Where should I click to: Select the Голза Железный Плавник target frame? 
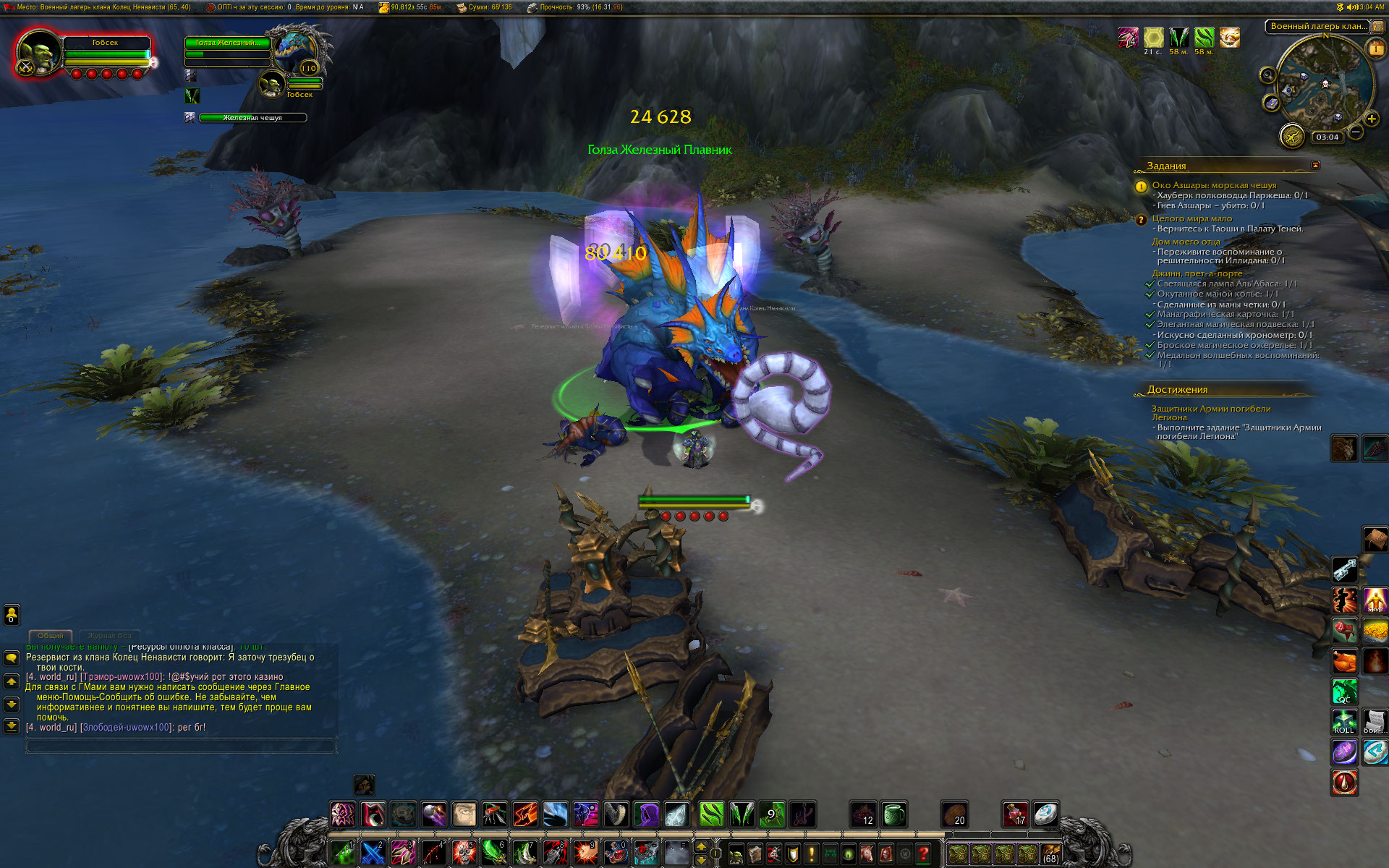click(x=227, y=43)
